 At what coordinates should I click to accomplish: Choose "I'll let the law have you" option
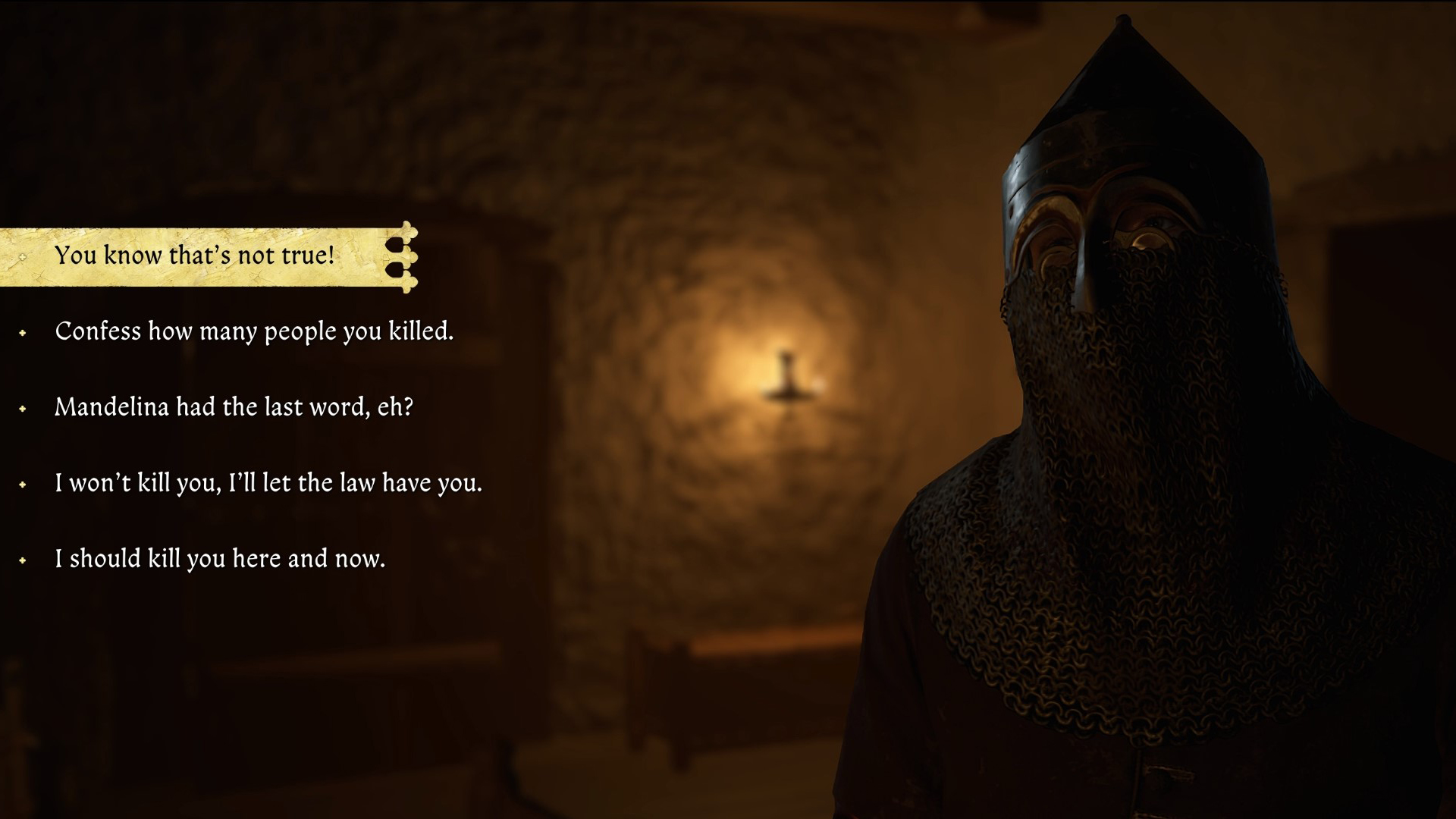[268, 483]
